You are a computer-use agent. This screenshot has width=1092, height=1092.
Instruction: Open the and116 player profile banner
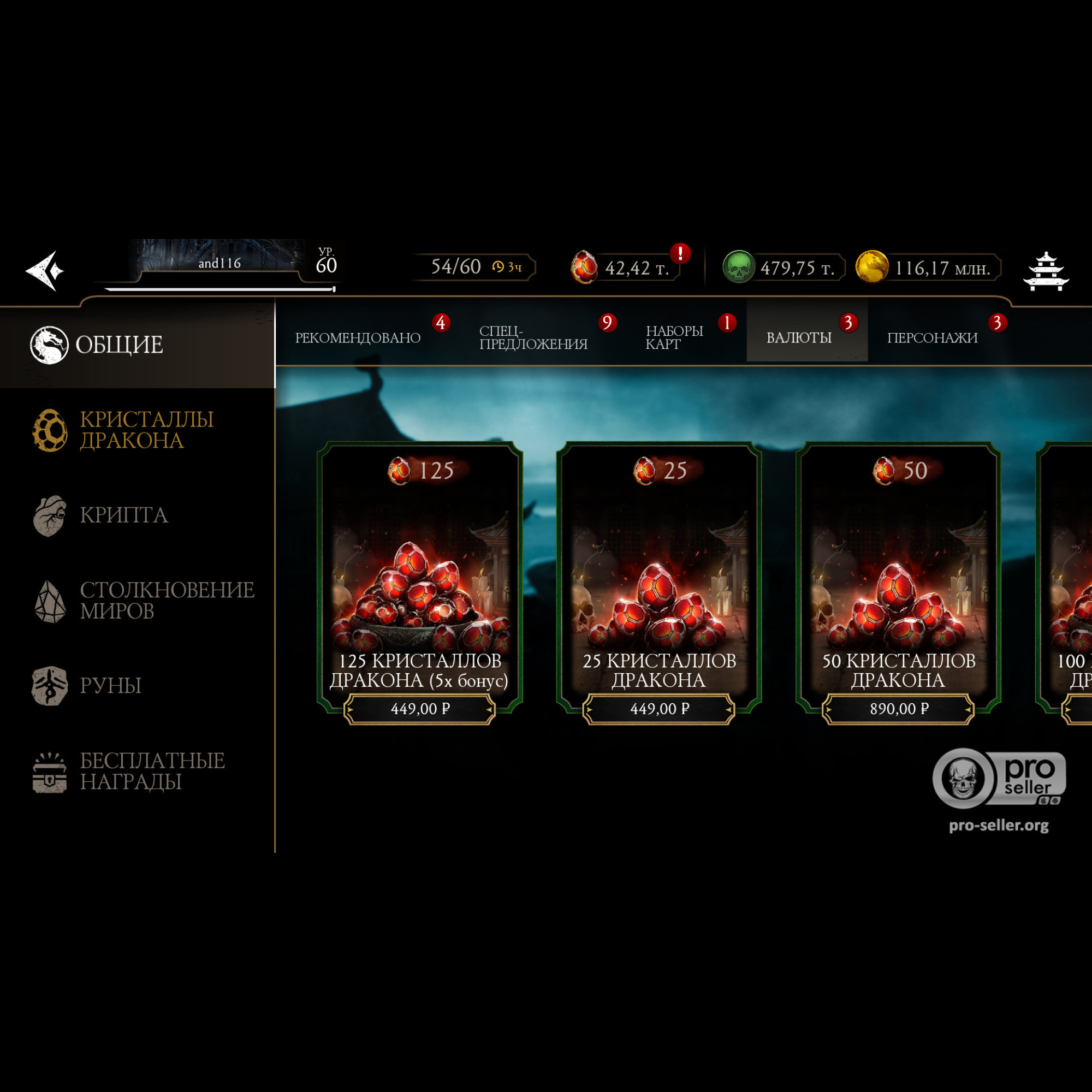tap(219, 263)
